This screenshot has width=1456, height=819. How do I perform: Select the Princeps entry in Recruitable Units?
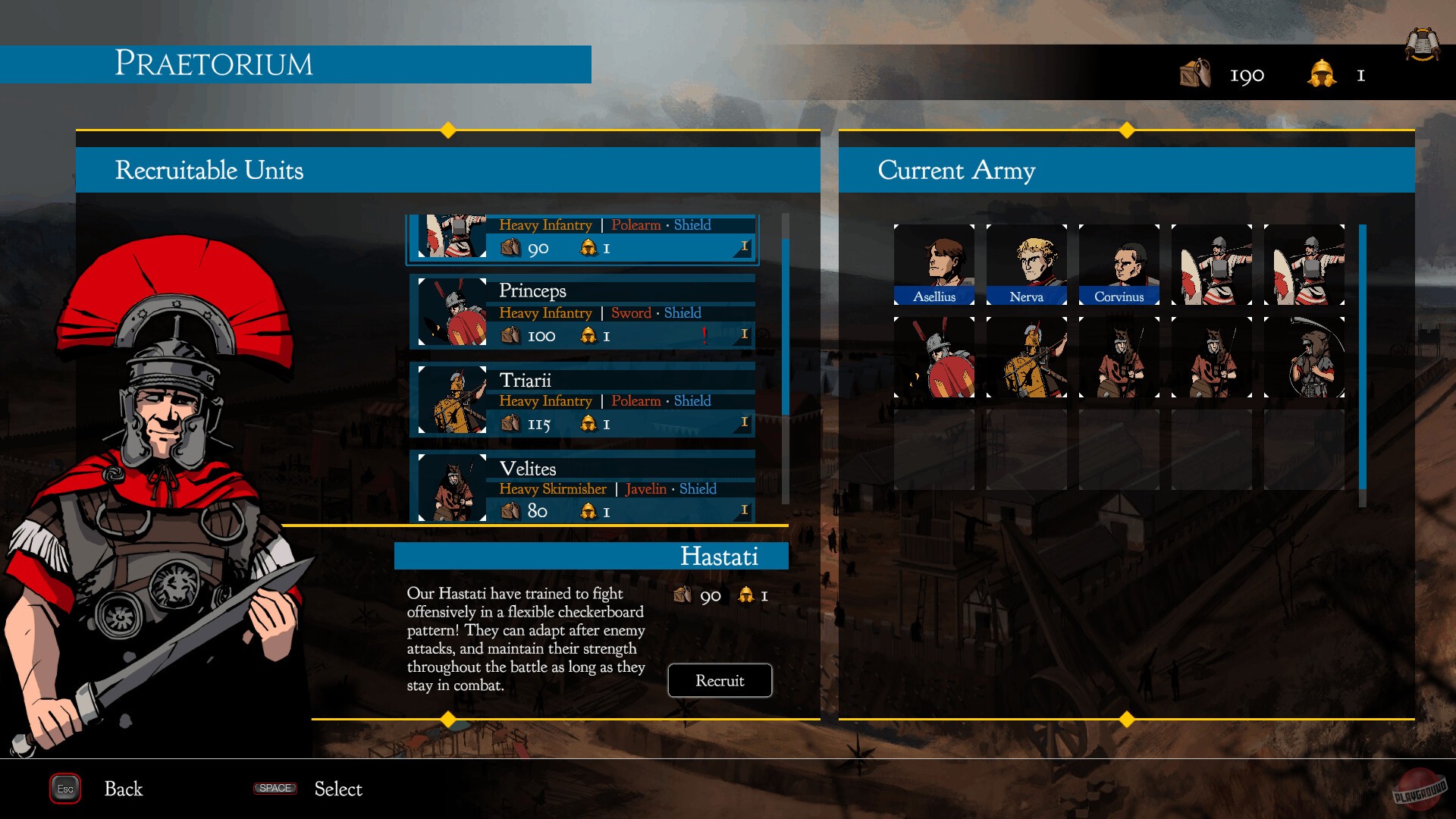pyautogui.click(x=584, y=311)
